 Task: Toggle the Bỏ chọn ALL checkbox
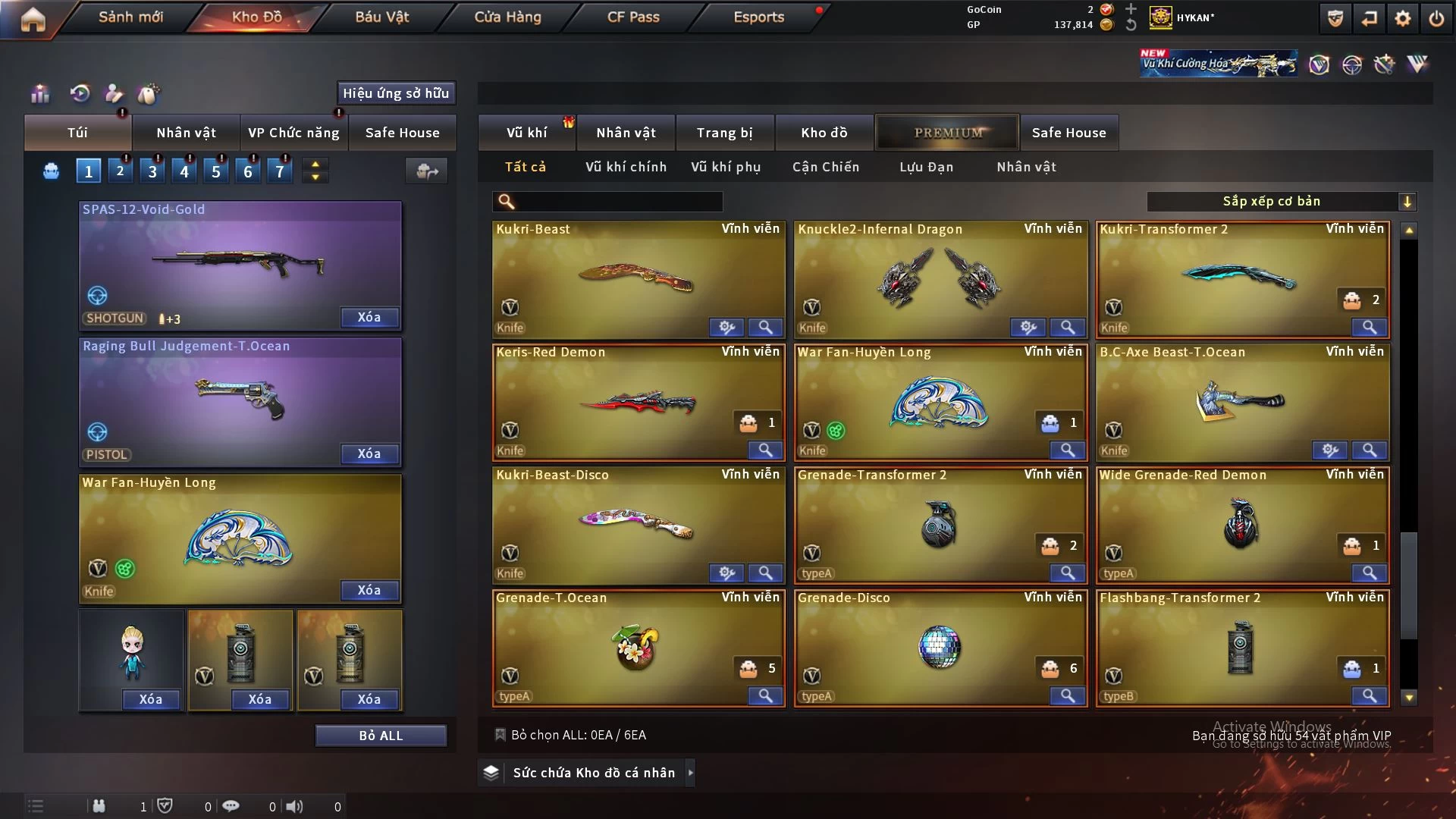point(500,735)
